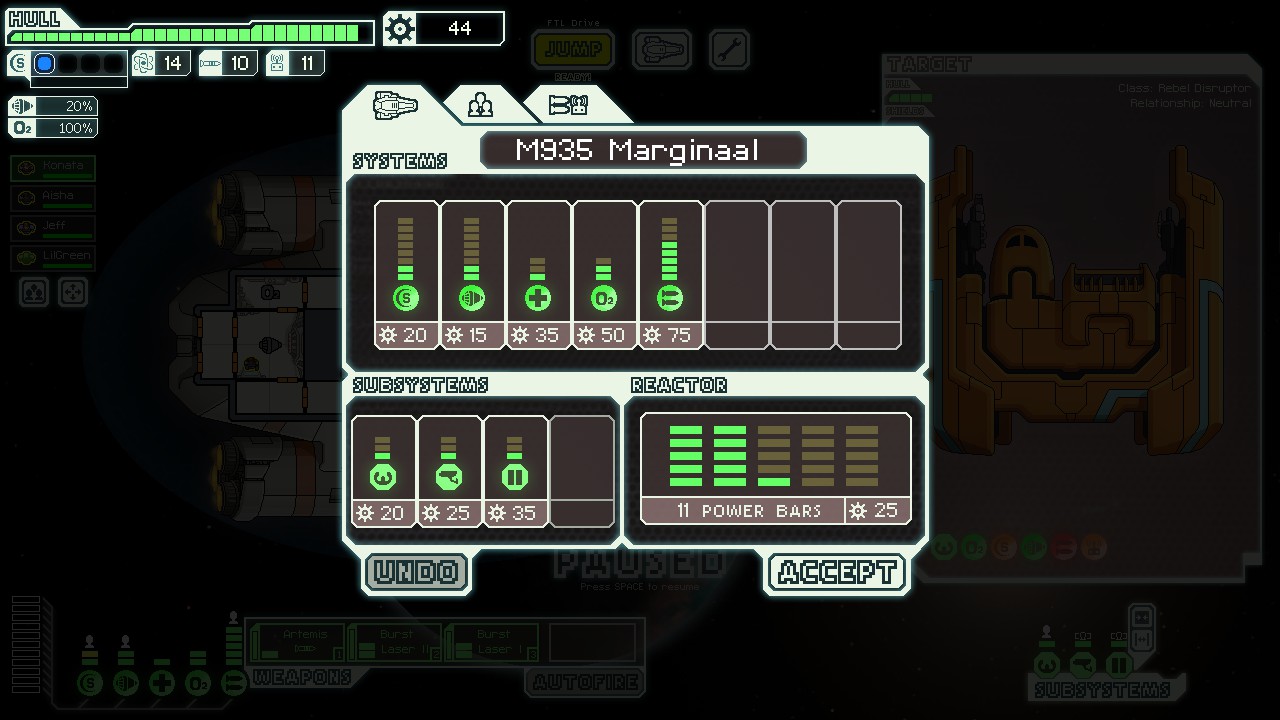Image resolution: width=1280 pixels, height=720 pixels.
Task: Accept the ship upgrades
Action: (836, 572)
